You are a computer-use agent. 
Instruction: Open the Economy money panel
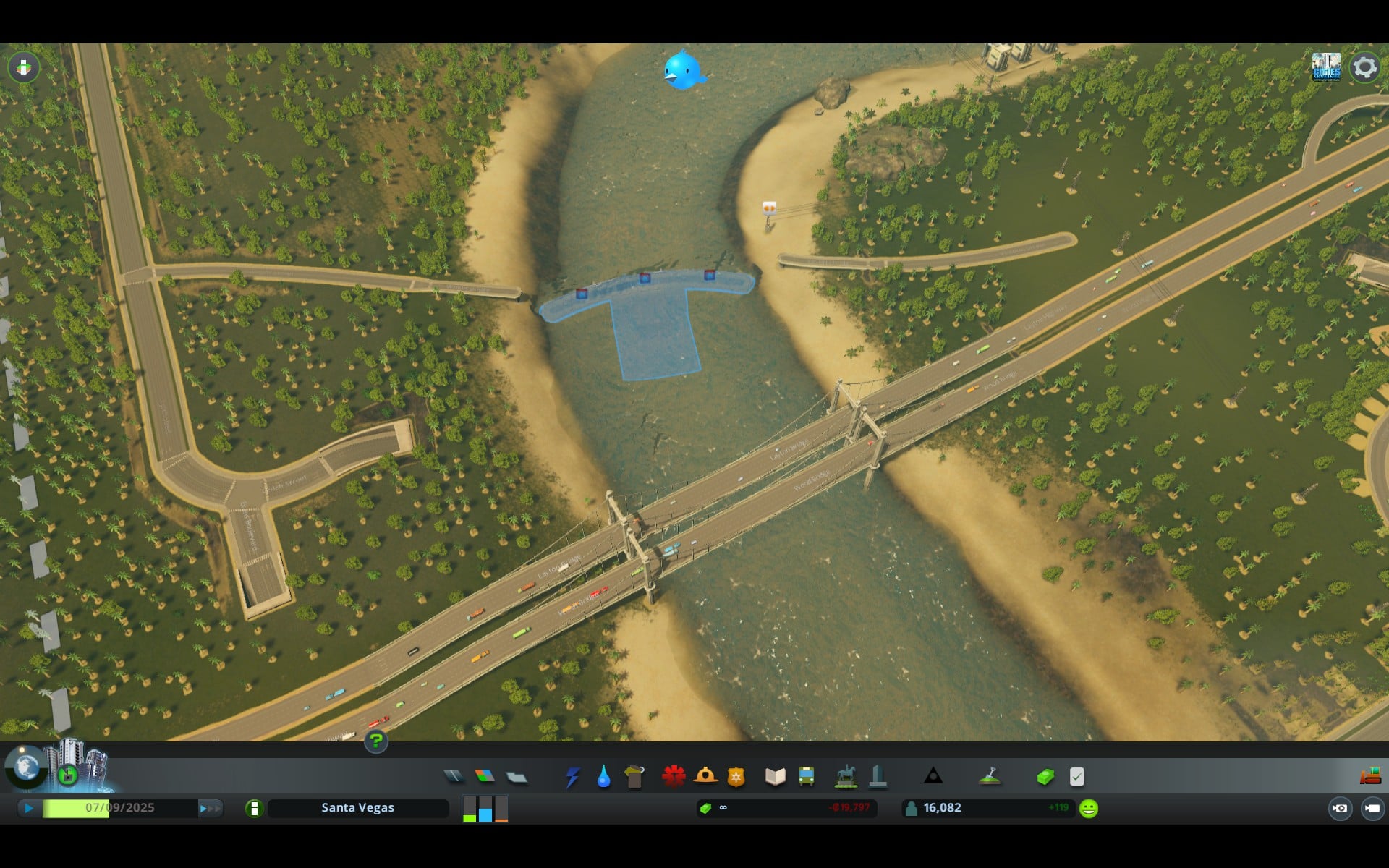coord(1045,778)
